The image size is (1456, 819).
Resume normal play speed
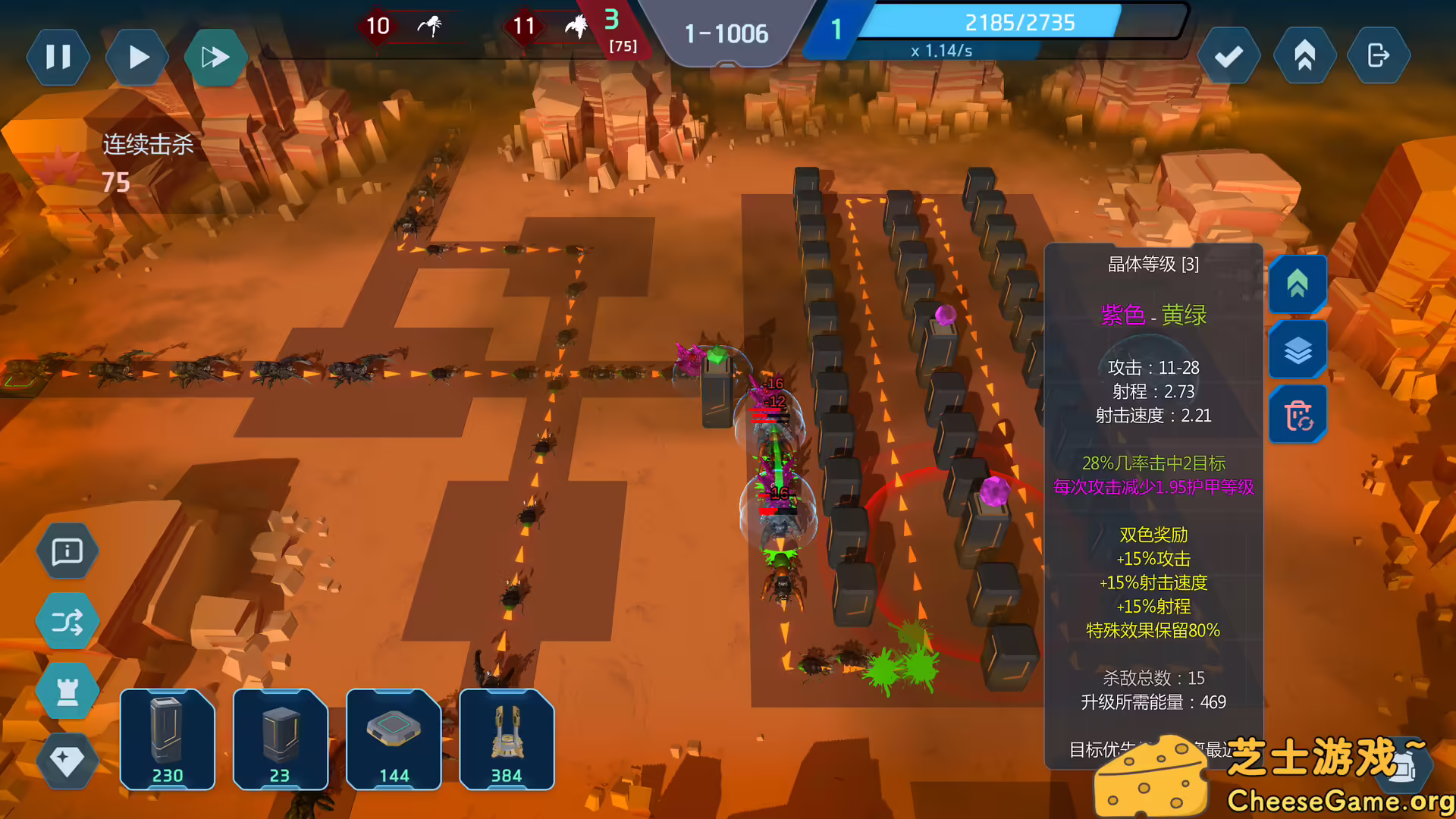coord(137,57)
